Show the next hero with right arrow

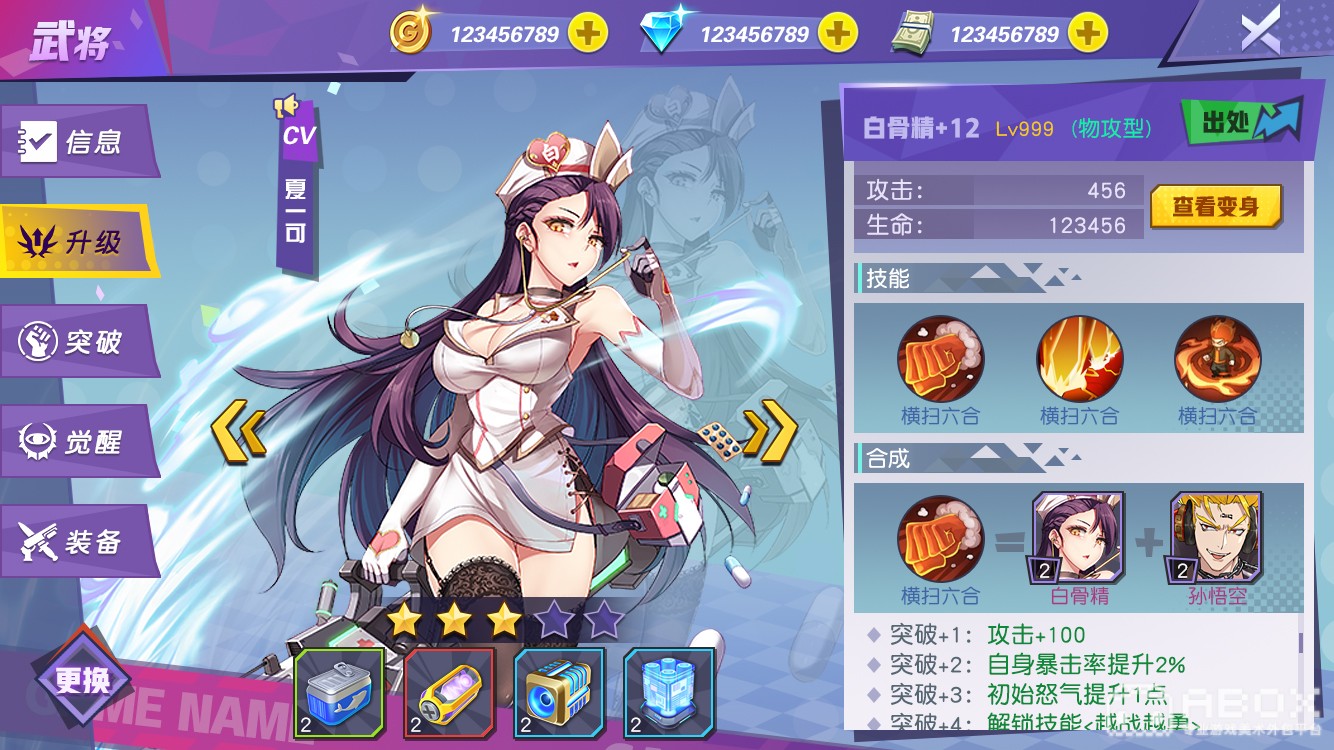point(771,432)
